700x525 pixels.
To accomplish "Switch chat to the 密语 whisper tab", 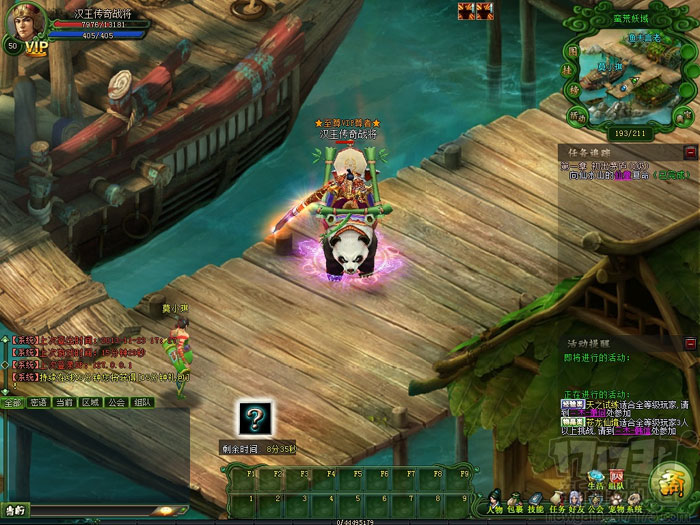I will click(x=38, y=403).
